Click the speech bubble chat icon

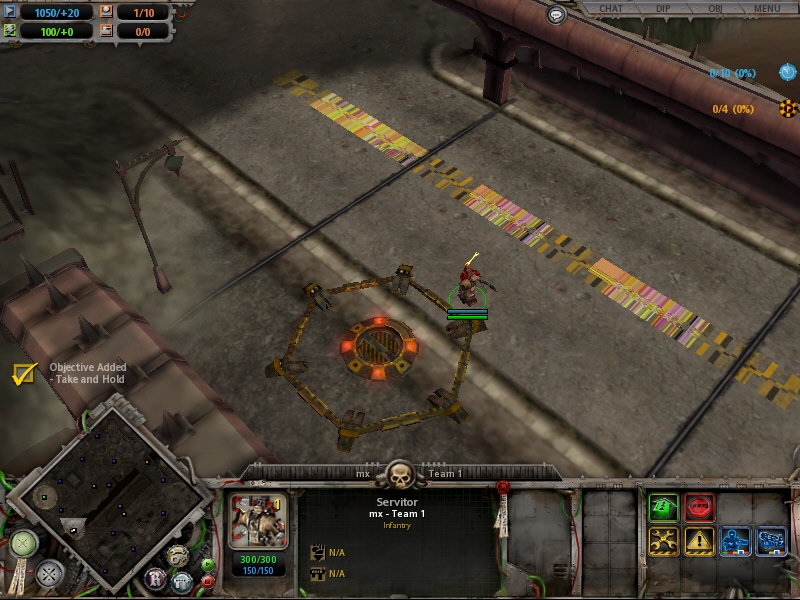[557, 14]
